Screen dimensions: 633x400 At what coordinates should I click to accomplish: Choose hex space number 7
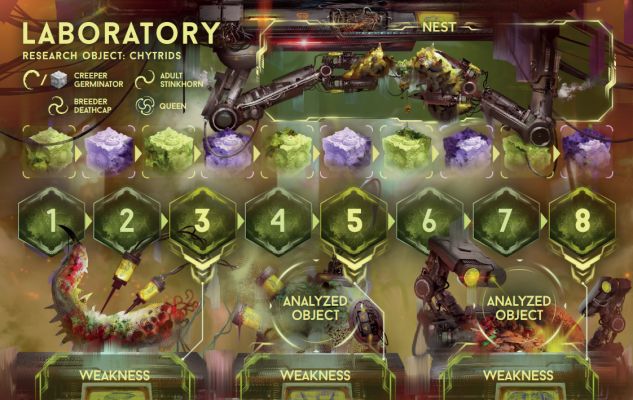point(506,220)
